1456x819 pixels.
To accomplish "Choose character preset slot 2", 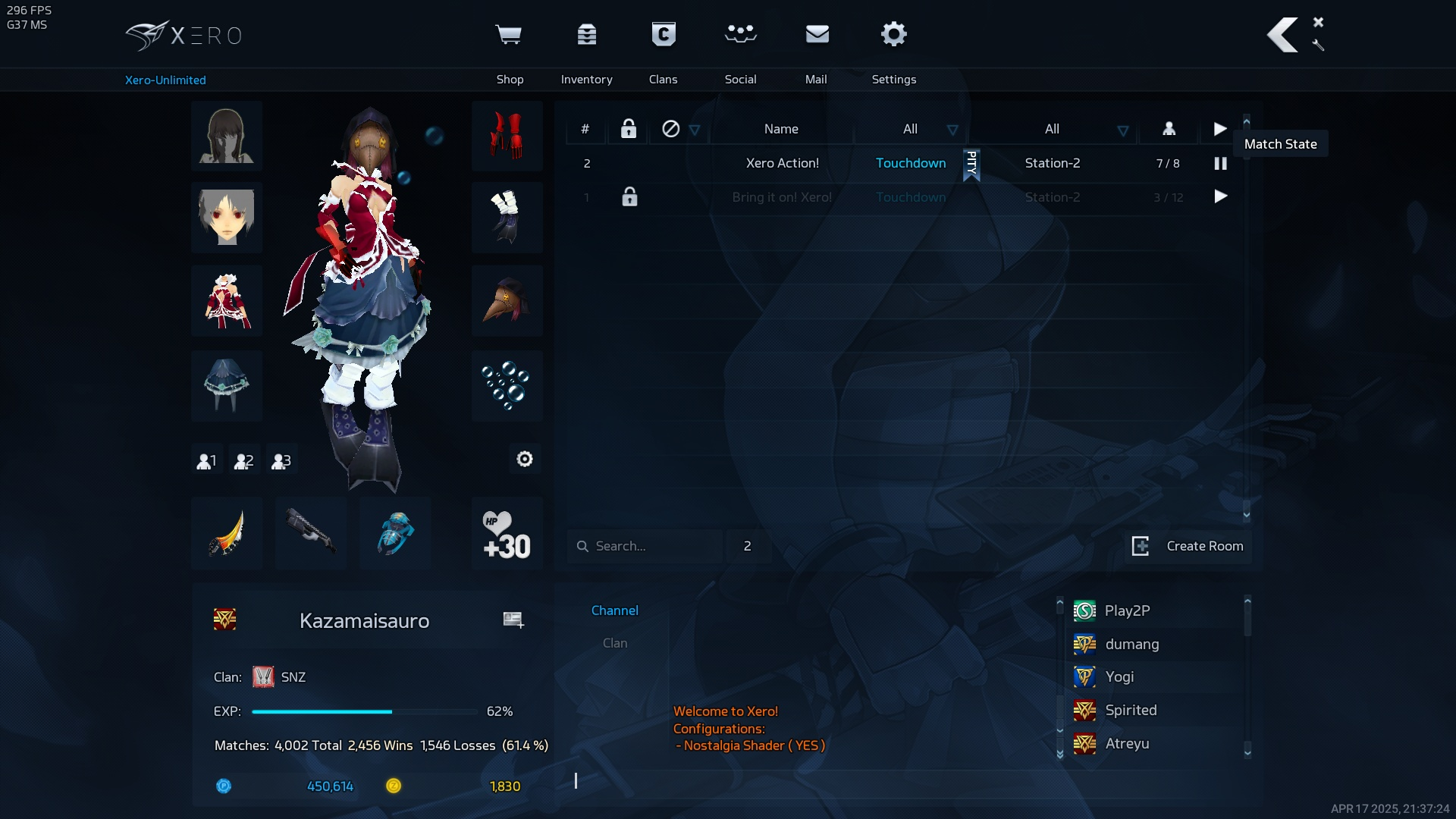I will click(x=244, y=460).
